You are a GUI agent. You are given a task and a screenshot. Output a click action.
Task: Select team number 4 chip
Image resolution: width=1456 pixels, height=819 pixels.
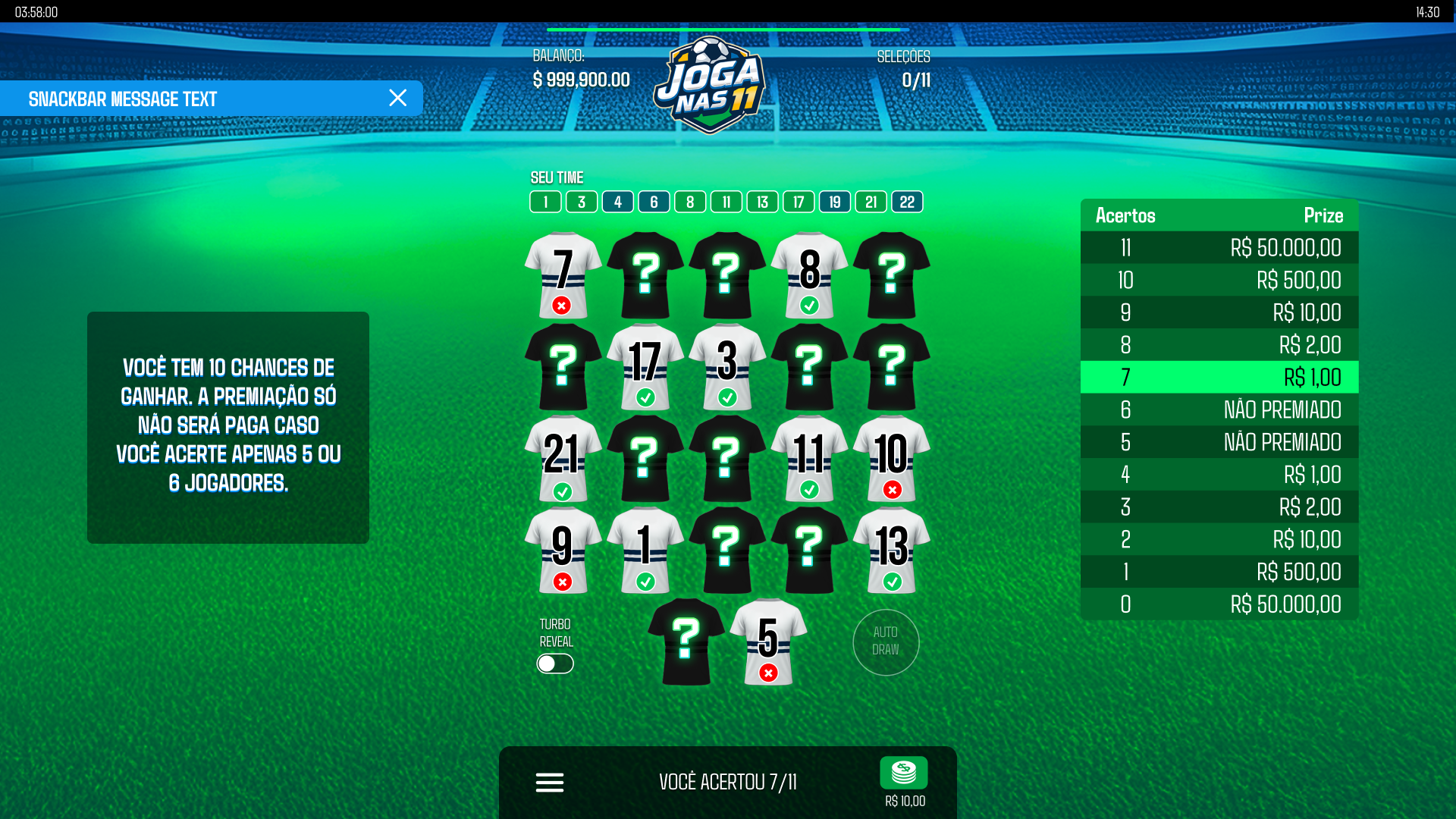coord(618,202)
